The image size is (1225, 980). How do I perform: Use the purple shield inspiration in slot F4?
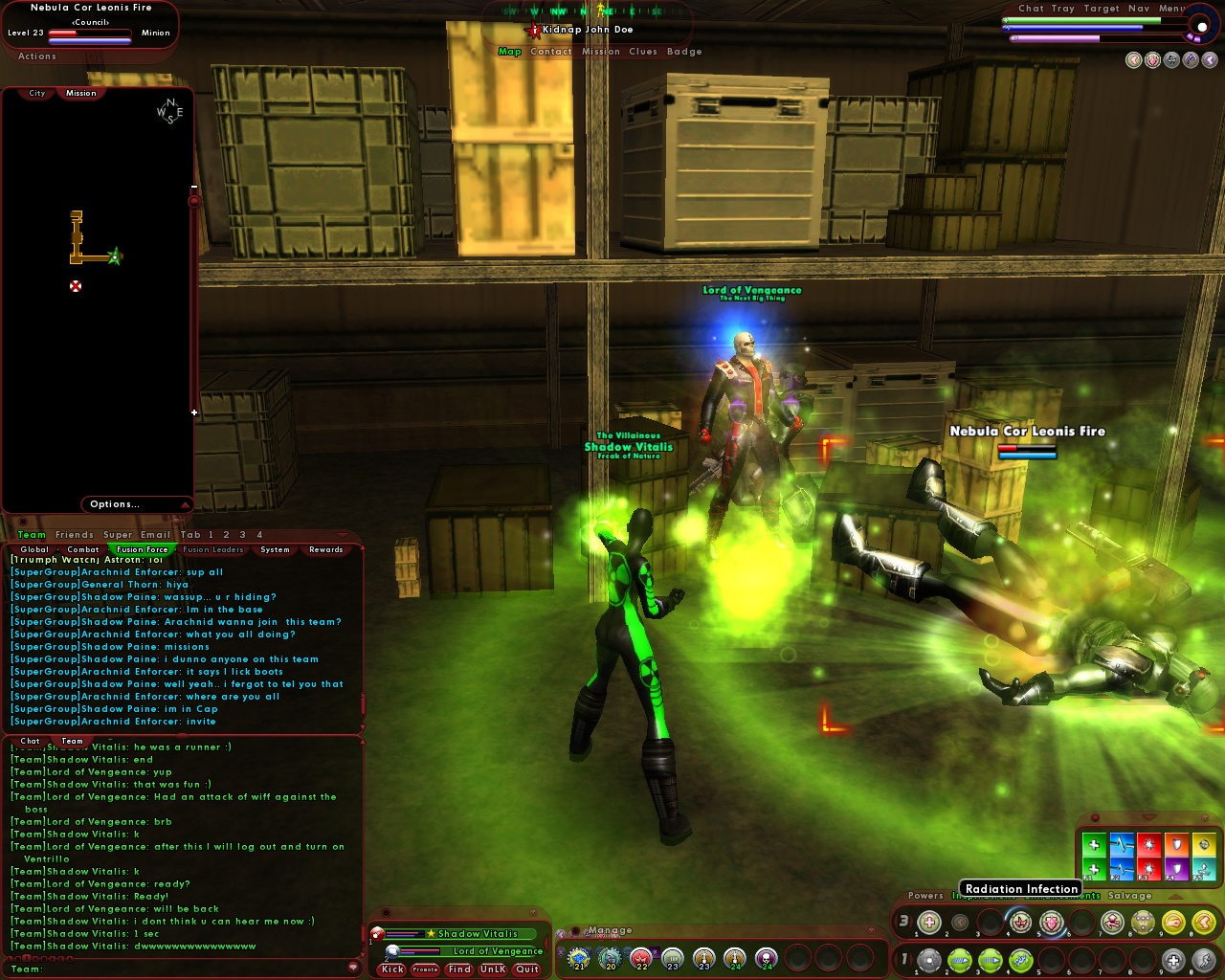tap(1176, 869)
